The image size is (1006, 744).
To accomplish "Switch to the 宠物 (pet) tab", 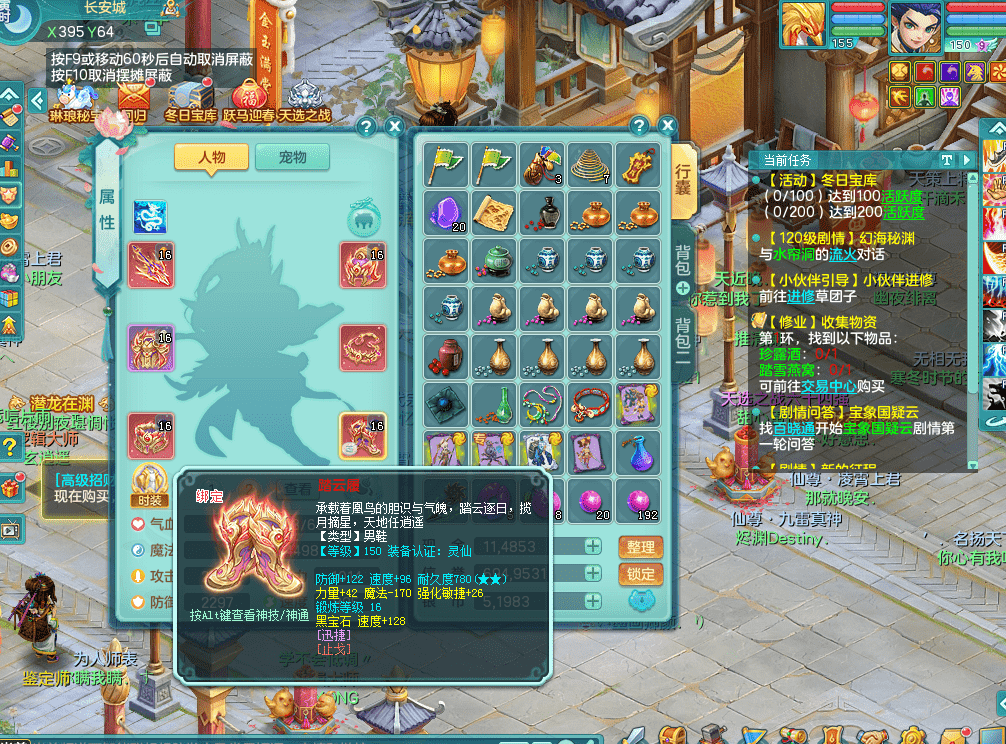I will (292, 157).
